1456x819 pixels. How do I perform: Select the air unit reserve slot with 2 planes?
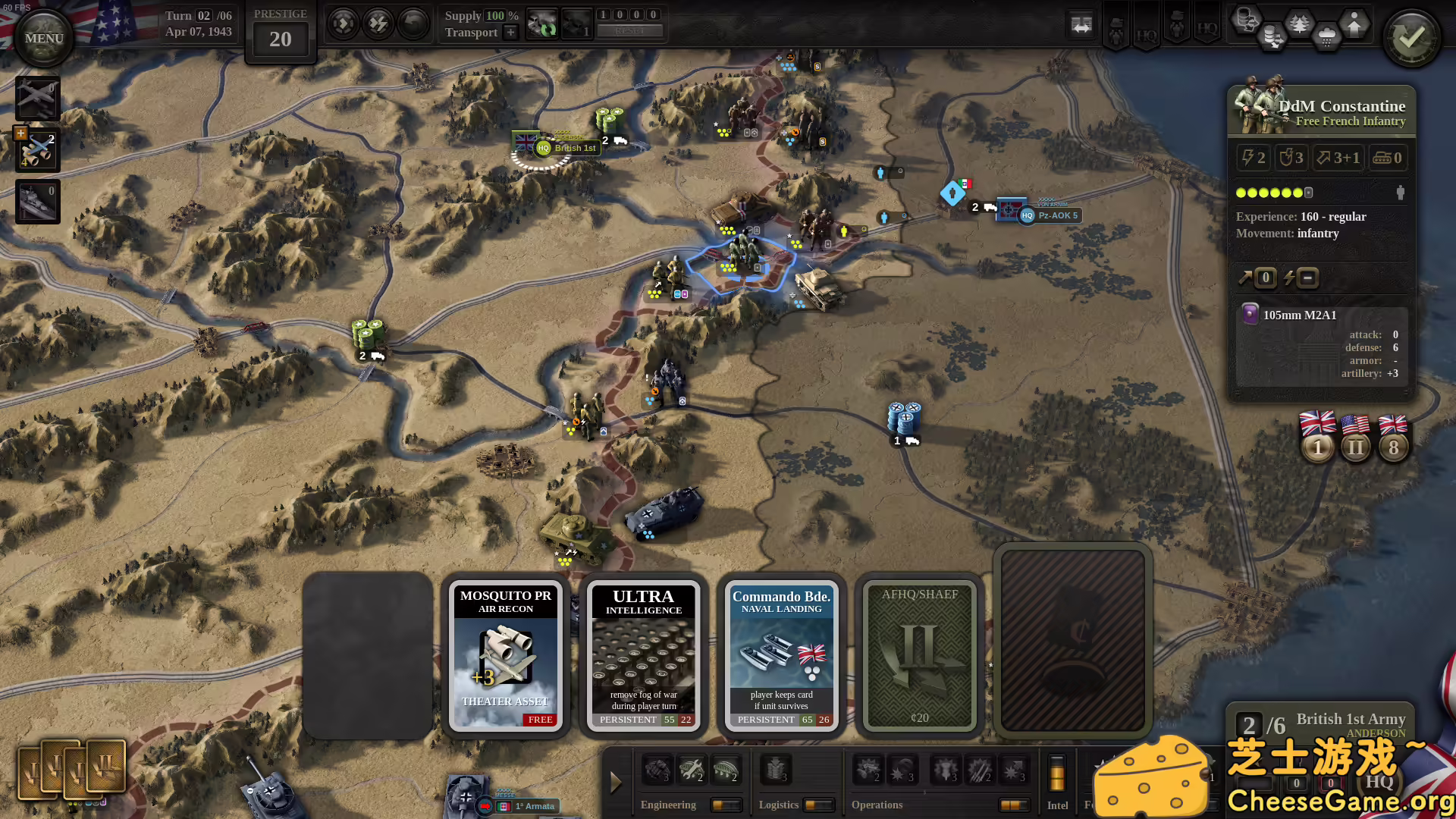click(x=37, y=150)
